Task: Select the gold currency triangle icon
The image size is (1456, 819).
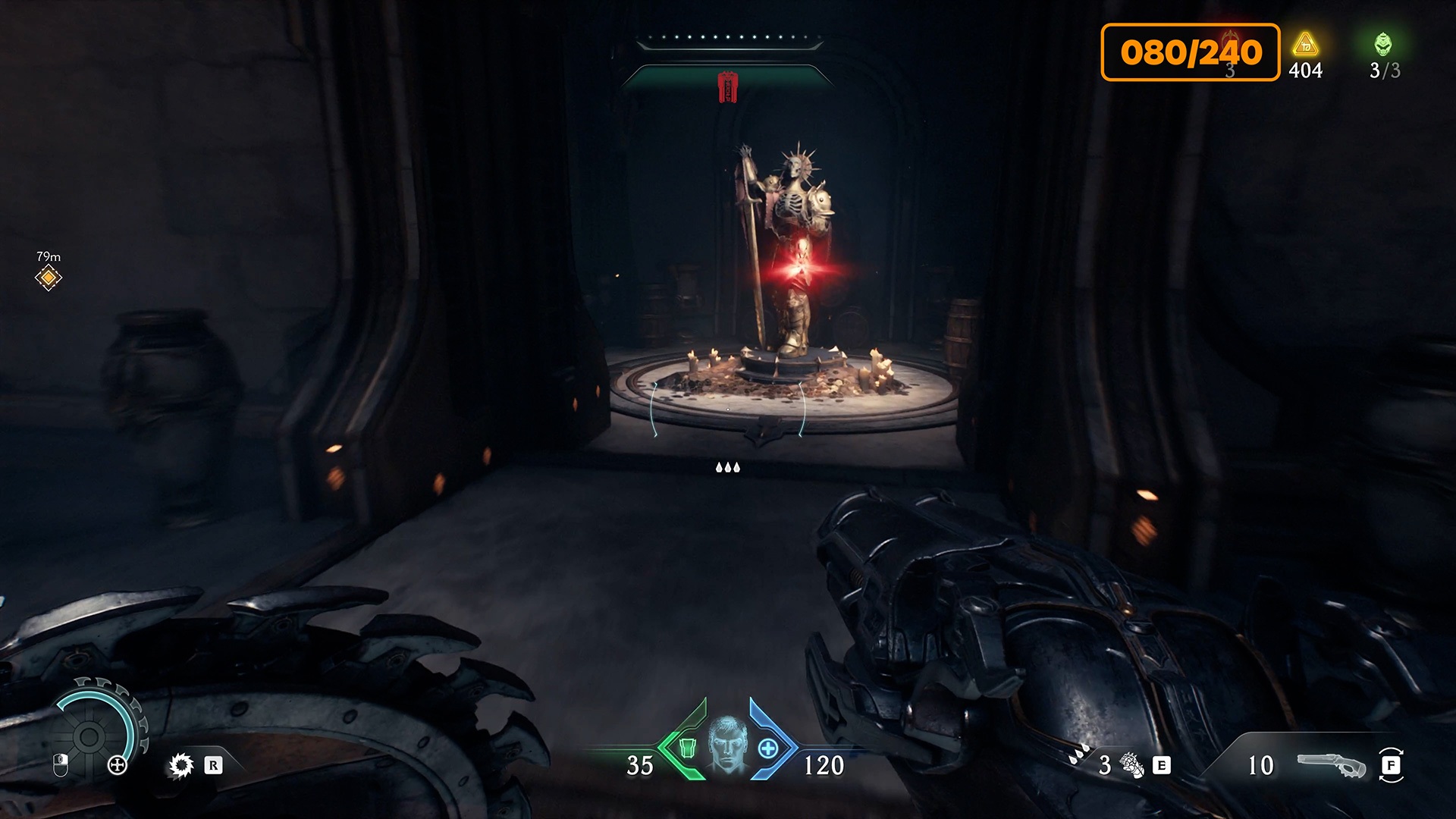Action: [1305, 45]
